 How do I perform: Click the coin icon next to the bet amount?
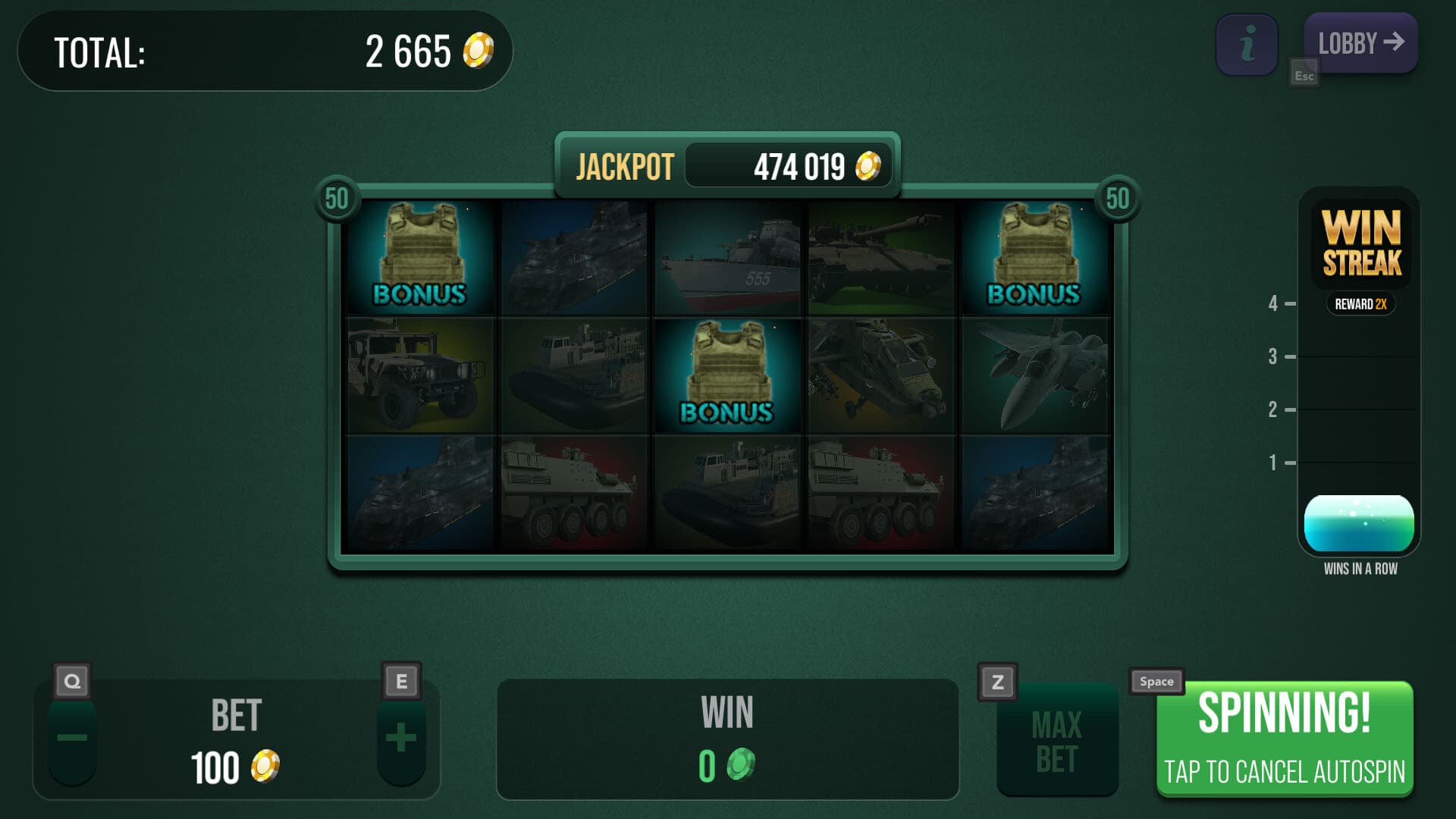264,766
